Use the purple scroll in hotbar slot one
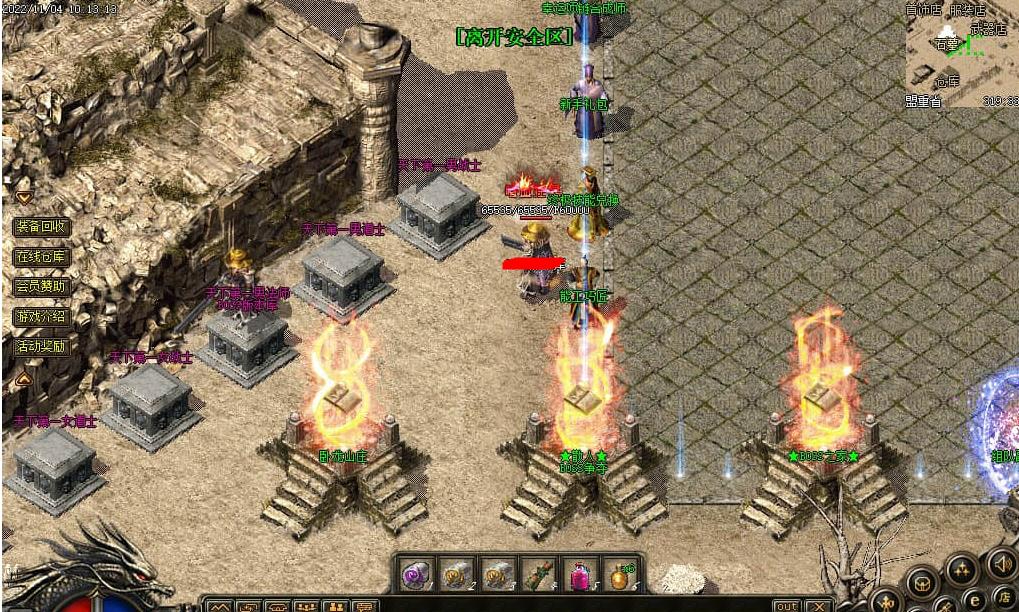 point(415,576)
